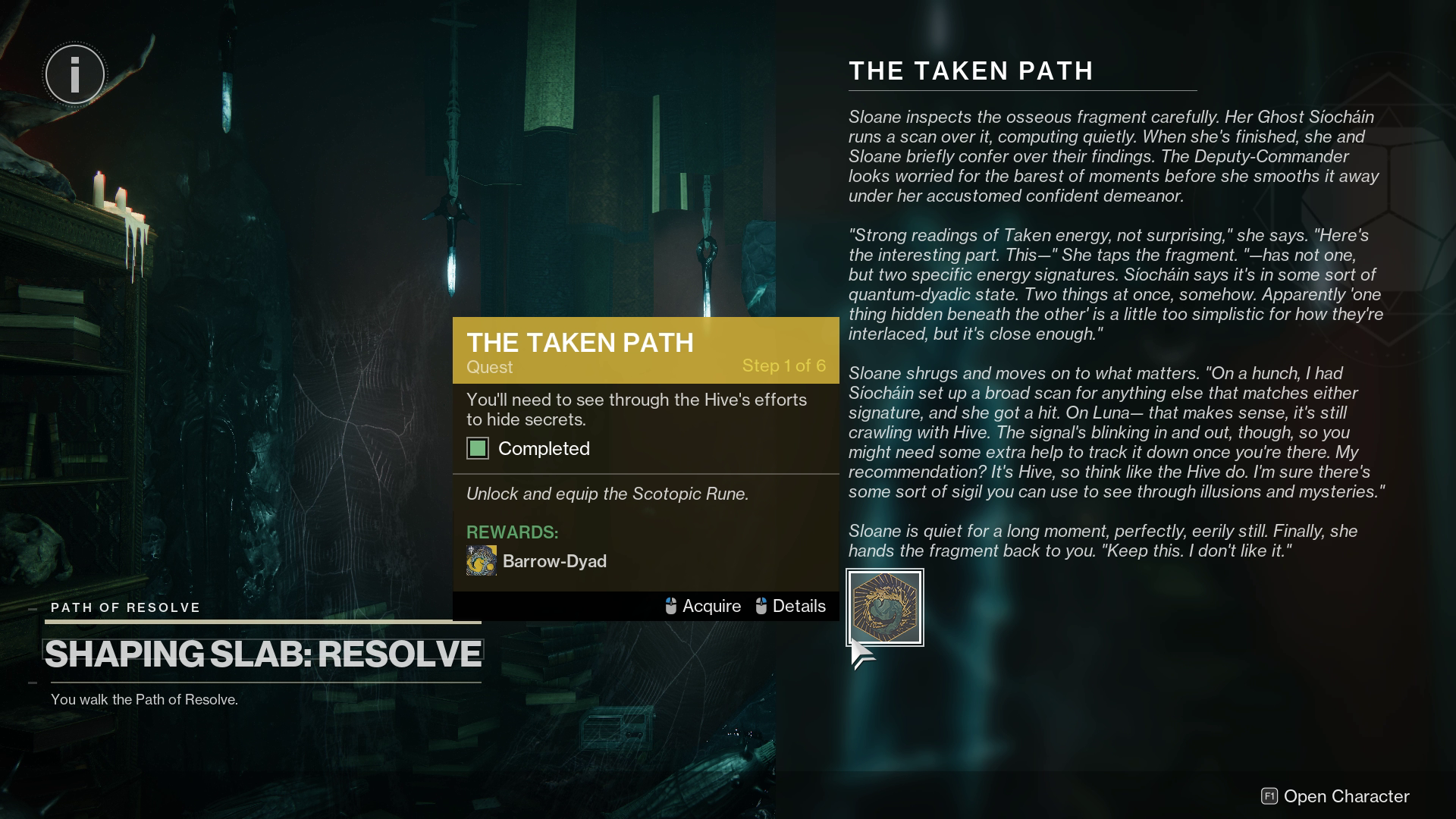This screenshot has height=819, width=1456.
Task: Click the Path of Resolve label
Action: (124, 607)
